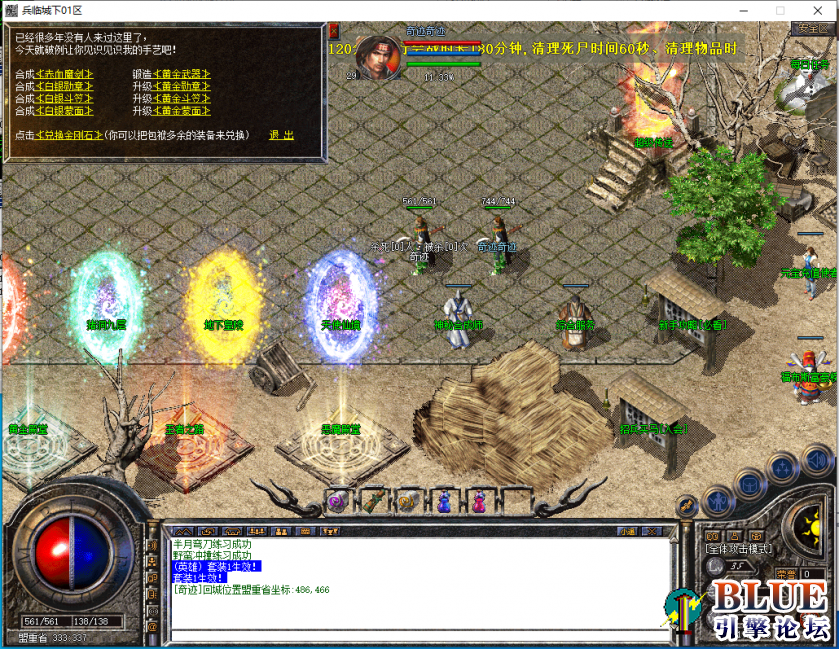Toggle the 全体攻击模式 attack mode label
Screen dimensions: 839x649
738,549
